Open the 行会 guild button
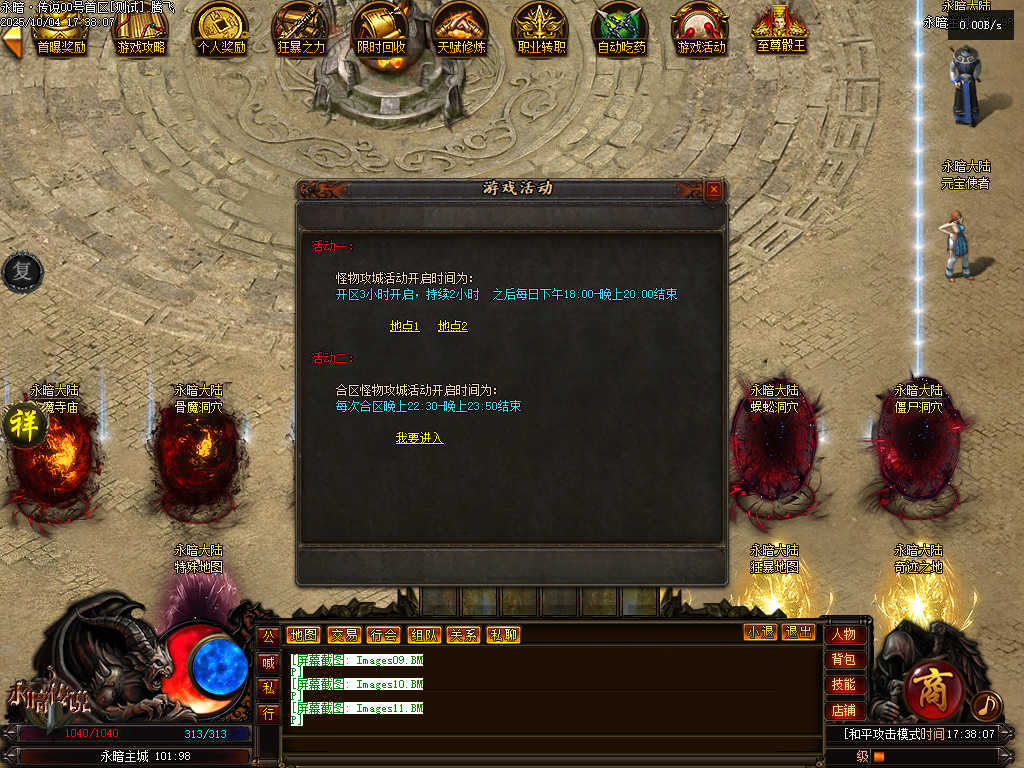 click(383, 634)
